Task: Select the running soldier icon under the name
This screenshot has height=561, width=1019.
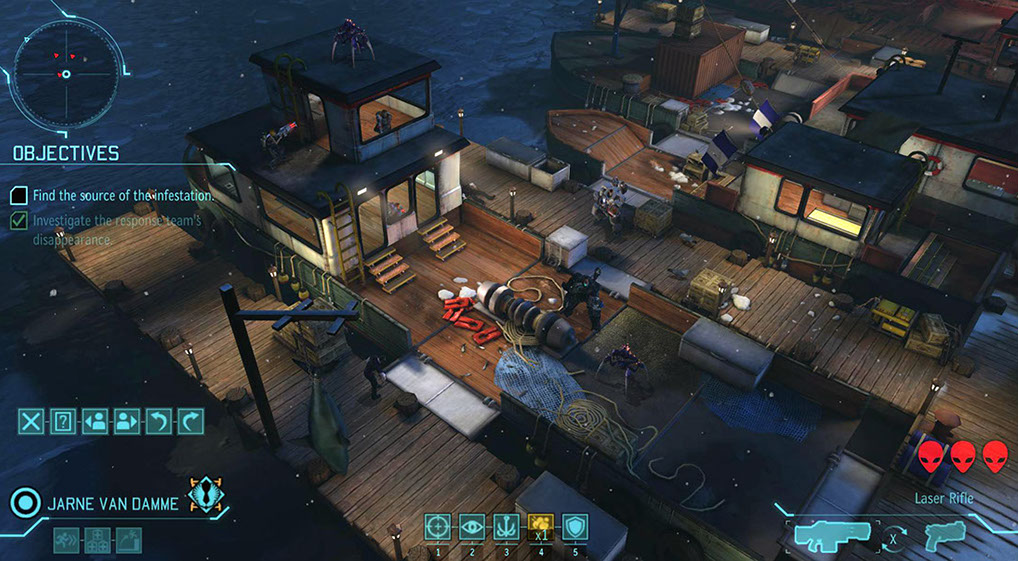Action: [x=66, y=541]
